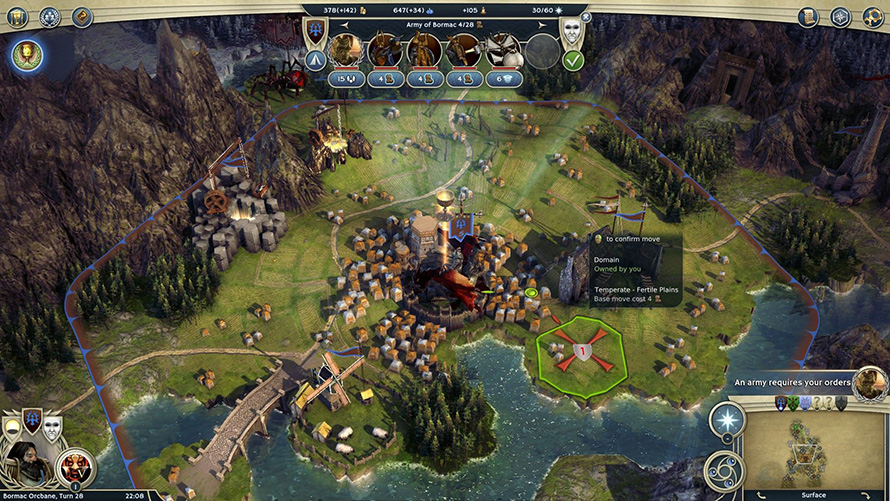Close the Army of Bormac panel
The image size is (890, 501).
click(586, 17)
